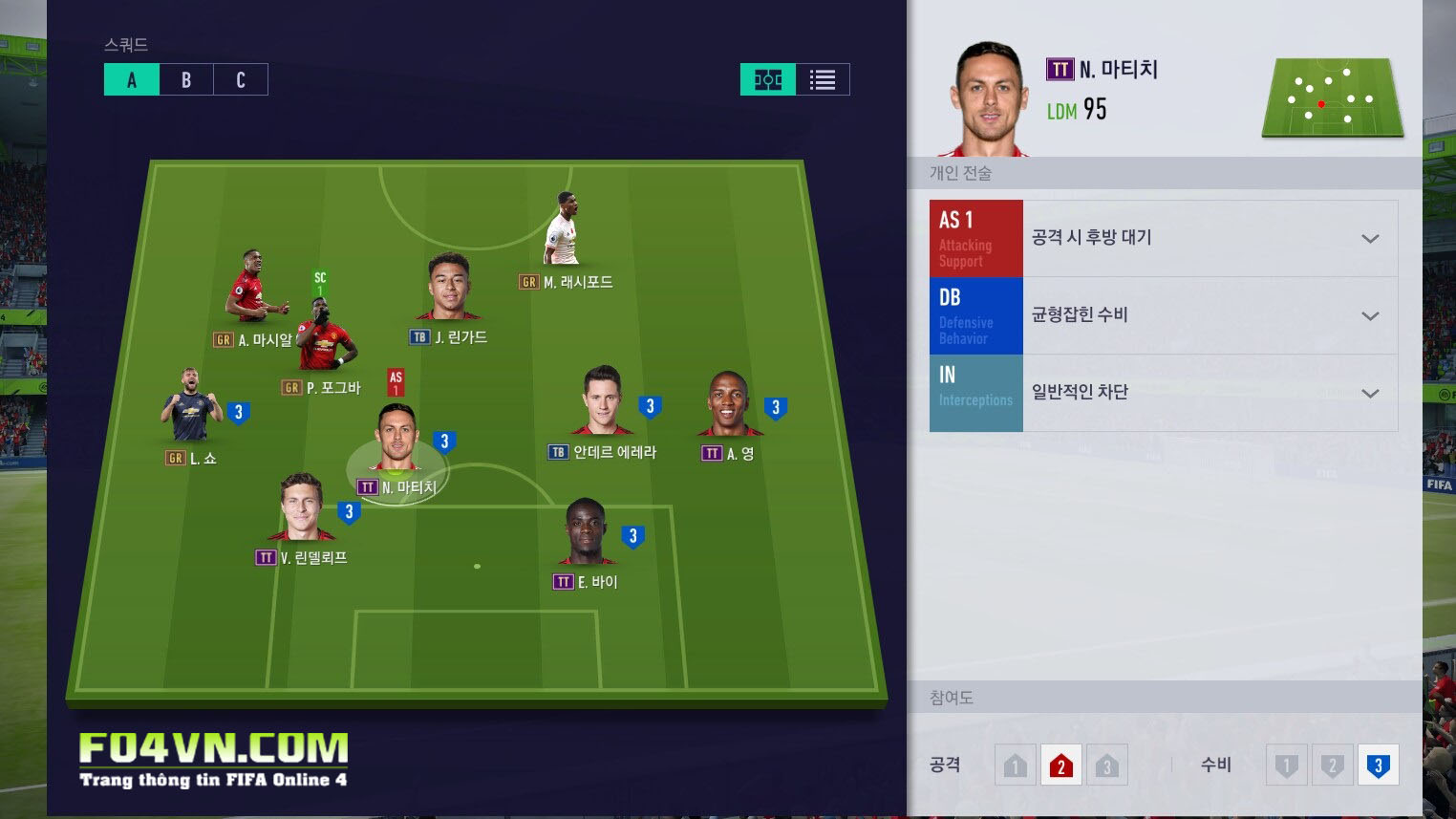The width and height of the screenshot is (1456, 819).
Task: Choose A. 마시알 on the formation
Action: pos(250,287)
